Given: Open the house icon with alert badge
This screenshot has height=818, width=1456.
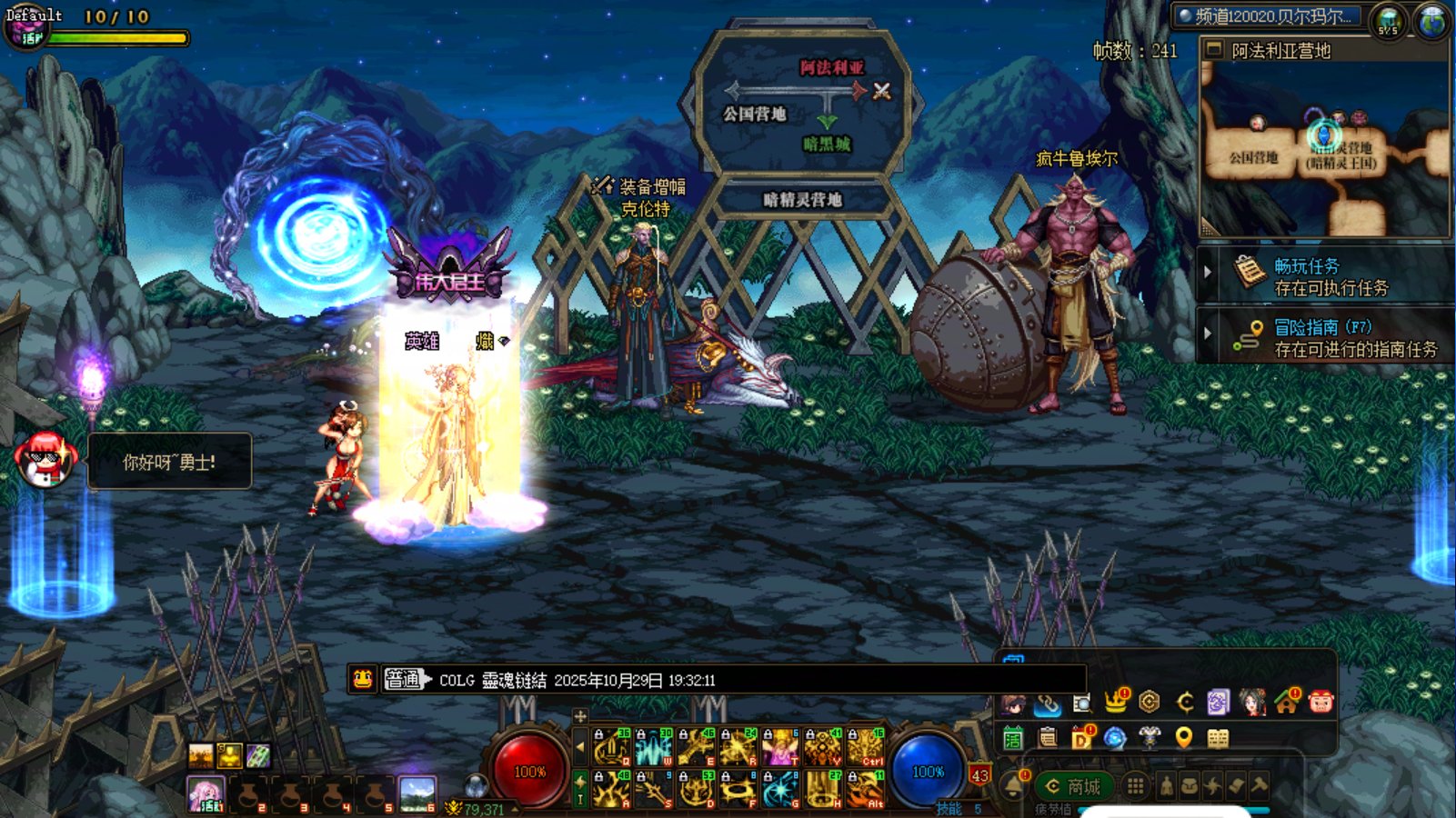Looking at the screenshot, I should [1287, 701].
